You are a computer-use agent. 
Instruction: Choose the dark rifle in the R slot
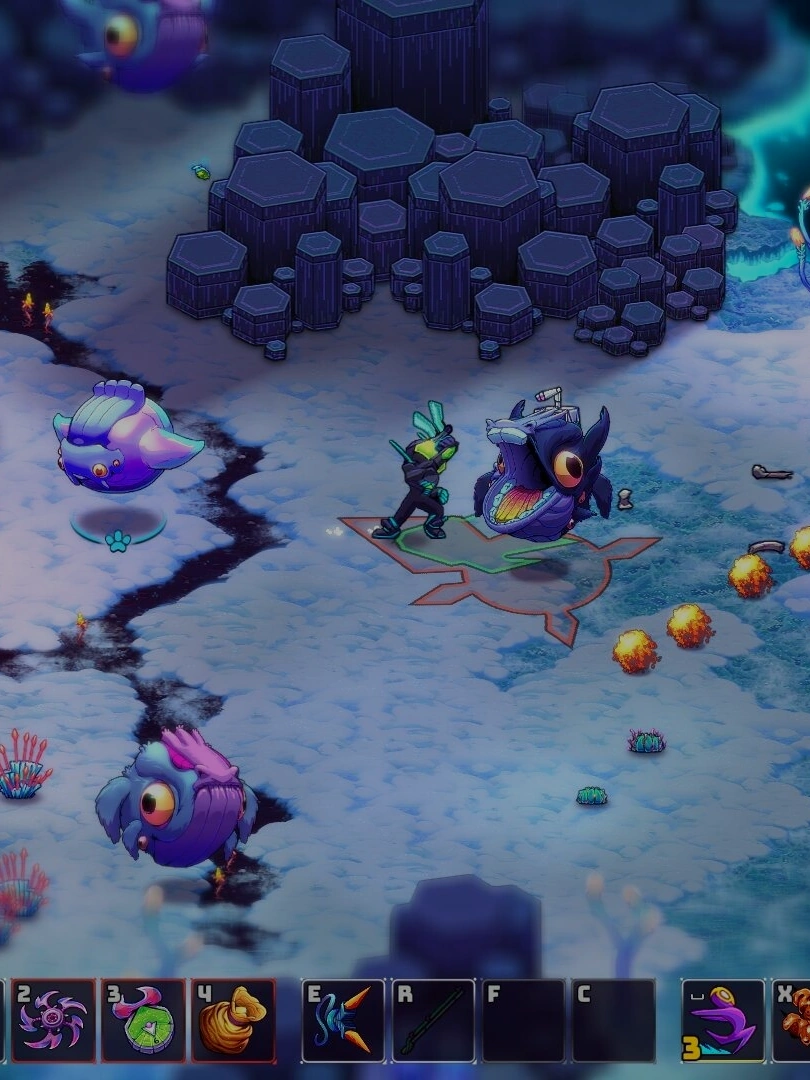(x=433, y=1020)
